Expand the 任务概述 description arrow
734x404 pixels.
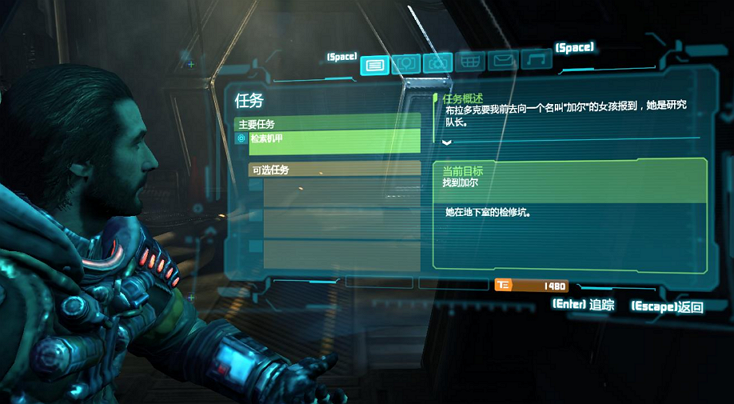click(446, 142)
